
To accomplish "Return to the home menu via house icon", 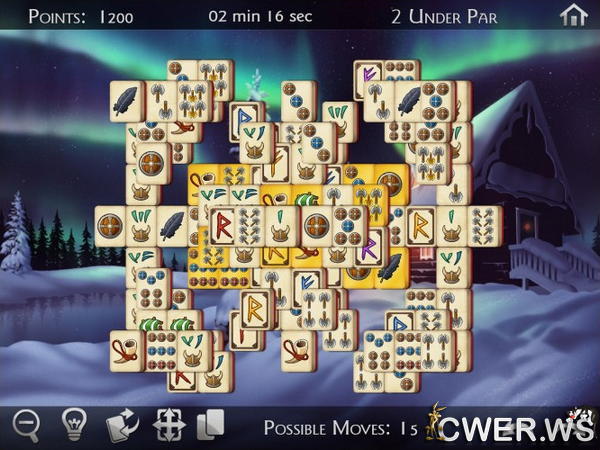I will (573, 15).
